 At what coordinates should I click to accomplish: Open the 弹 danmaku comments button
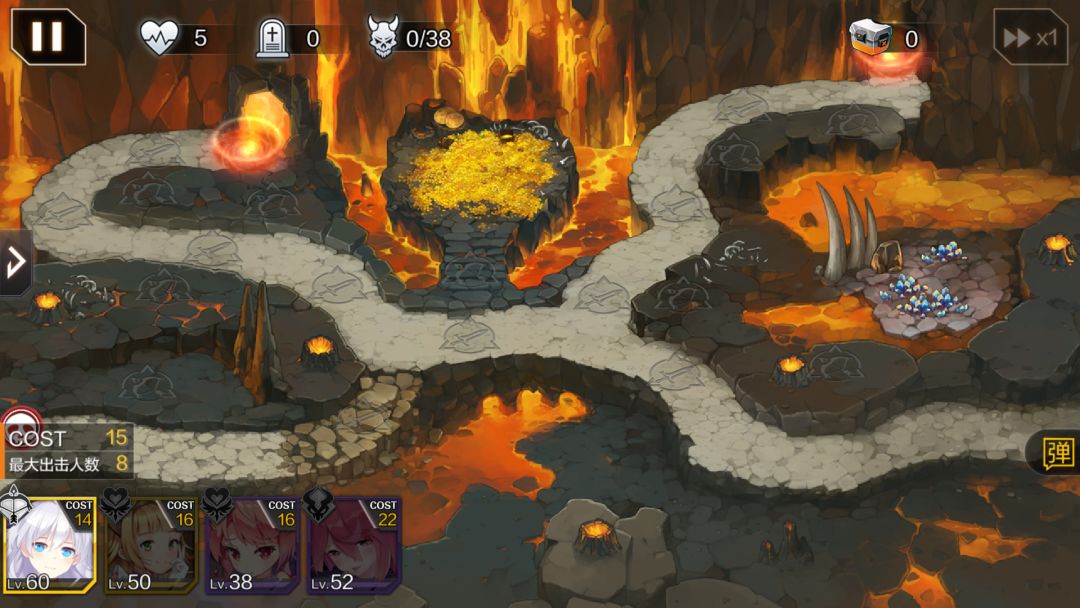point(1056,453)
